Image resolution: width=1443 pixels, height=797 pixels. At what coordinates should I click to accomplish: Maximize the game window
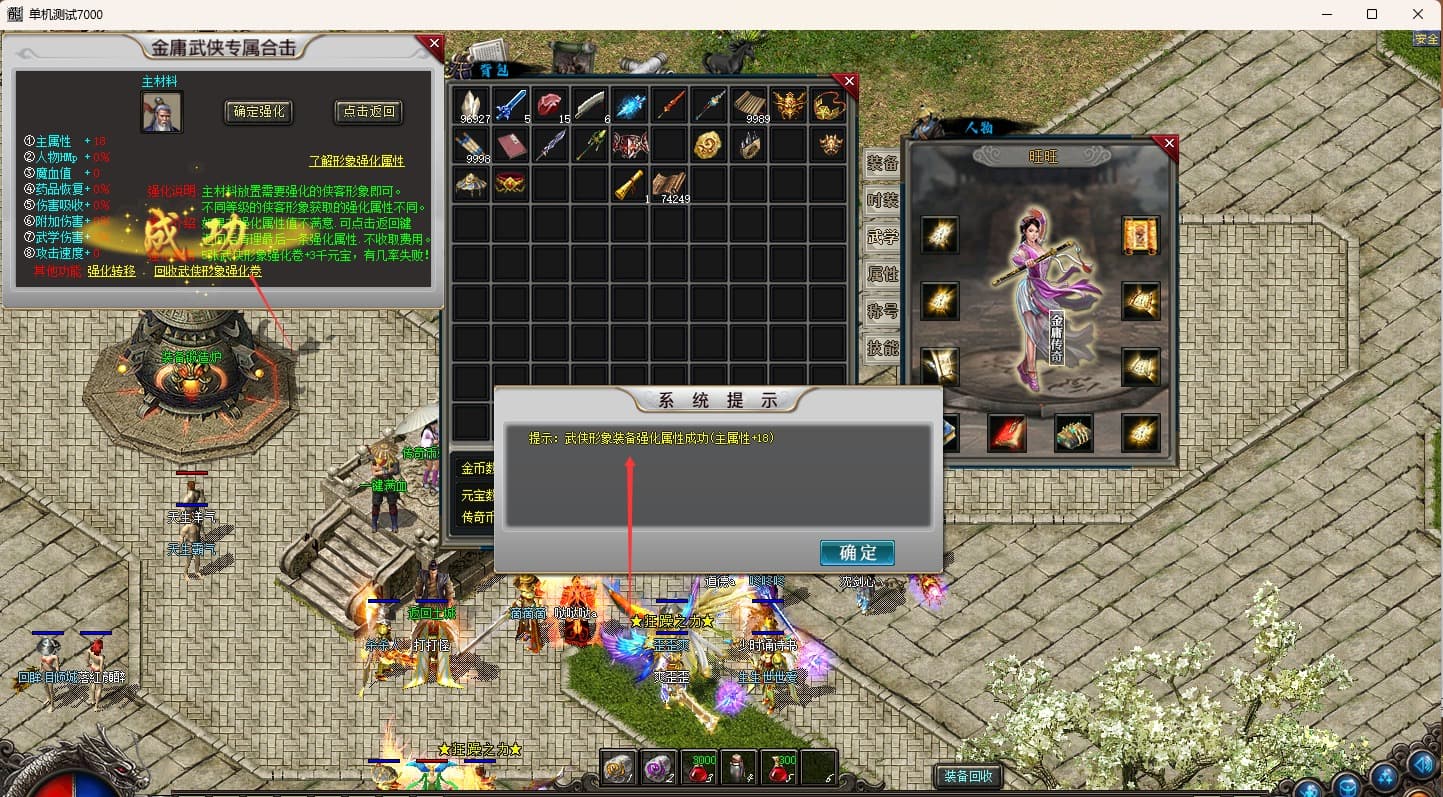click(1372, 14)
